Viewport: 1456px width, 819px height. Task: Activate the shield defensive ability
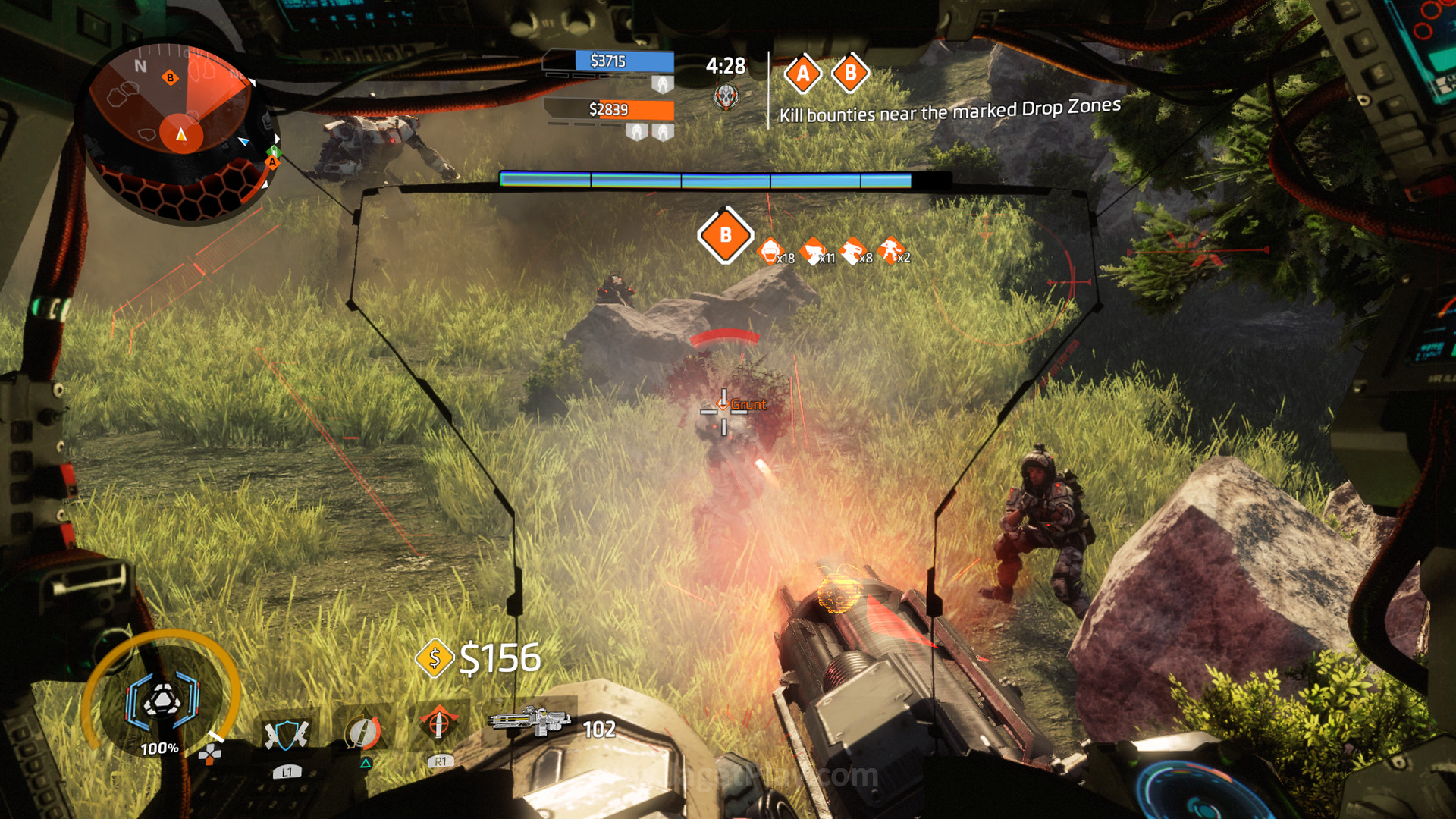pos(287,734)
